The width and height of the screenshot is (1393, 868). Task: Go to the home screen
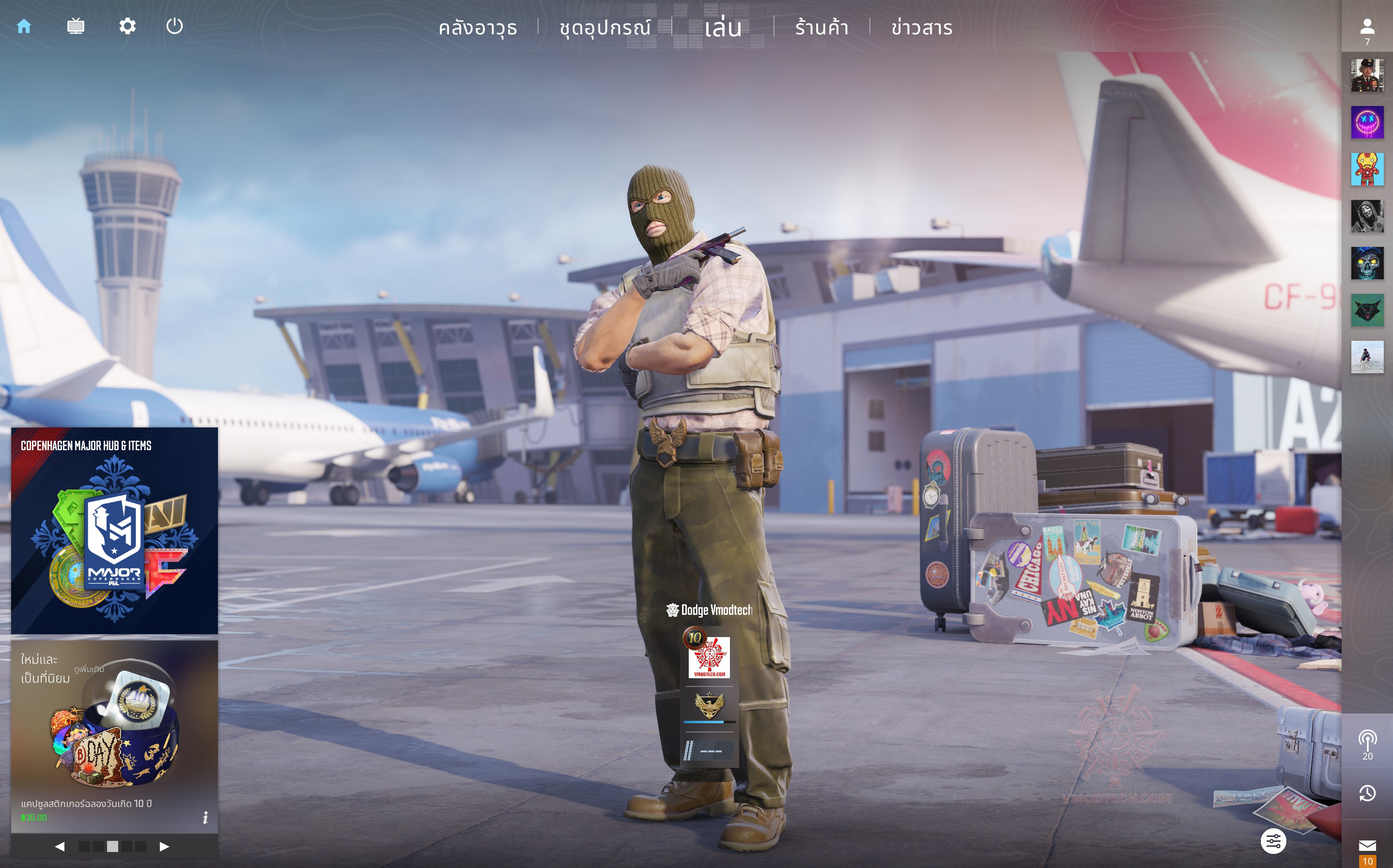[x=24, y=27]
